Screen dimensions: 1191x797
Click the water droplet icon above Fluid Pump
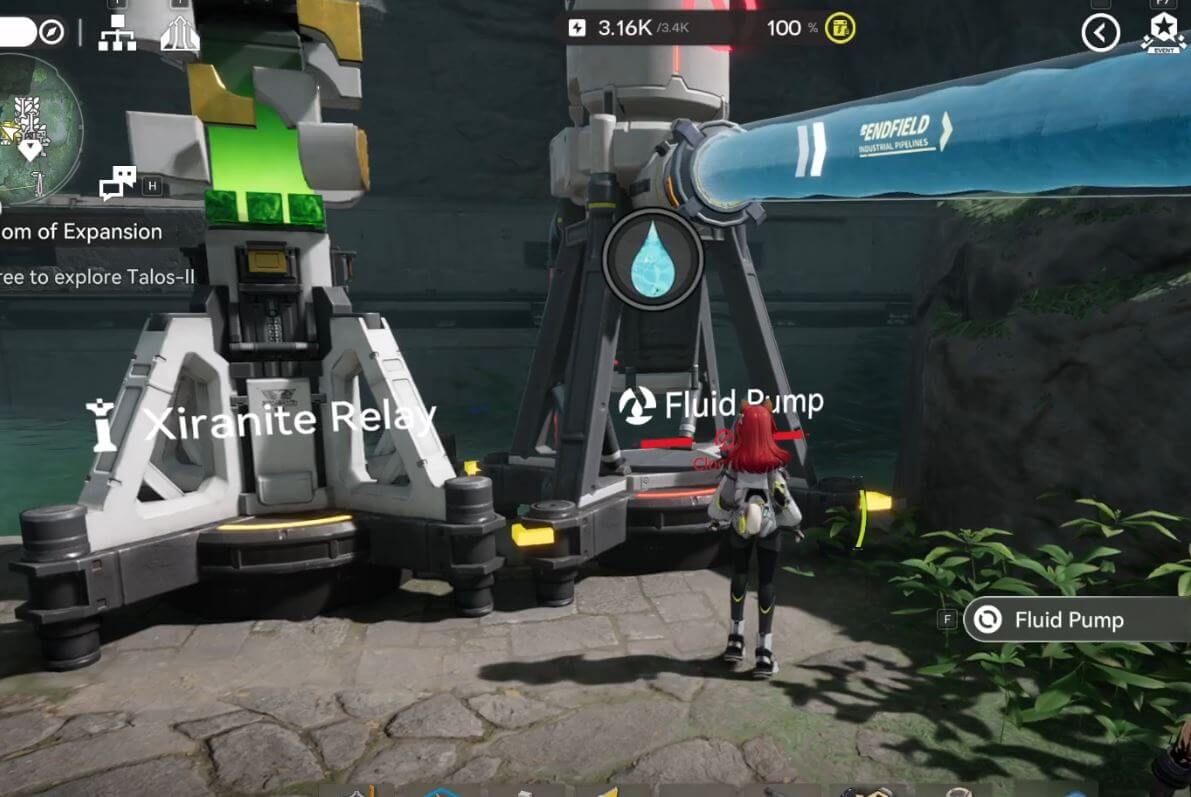[653, 259]
